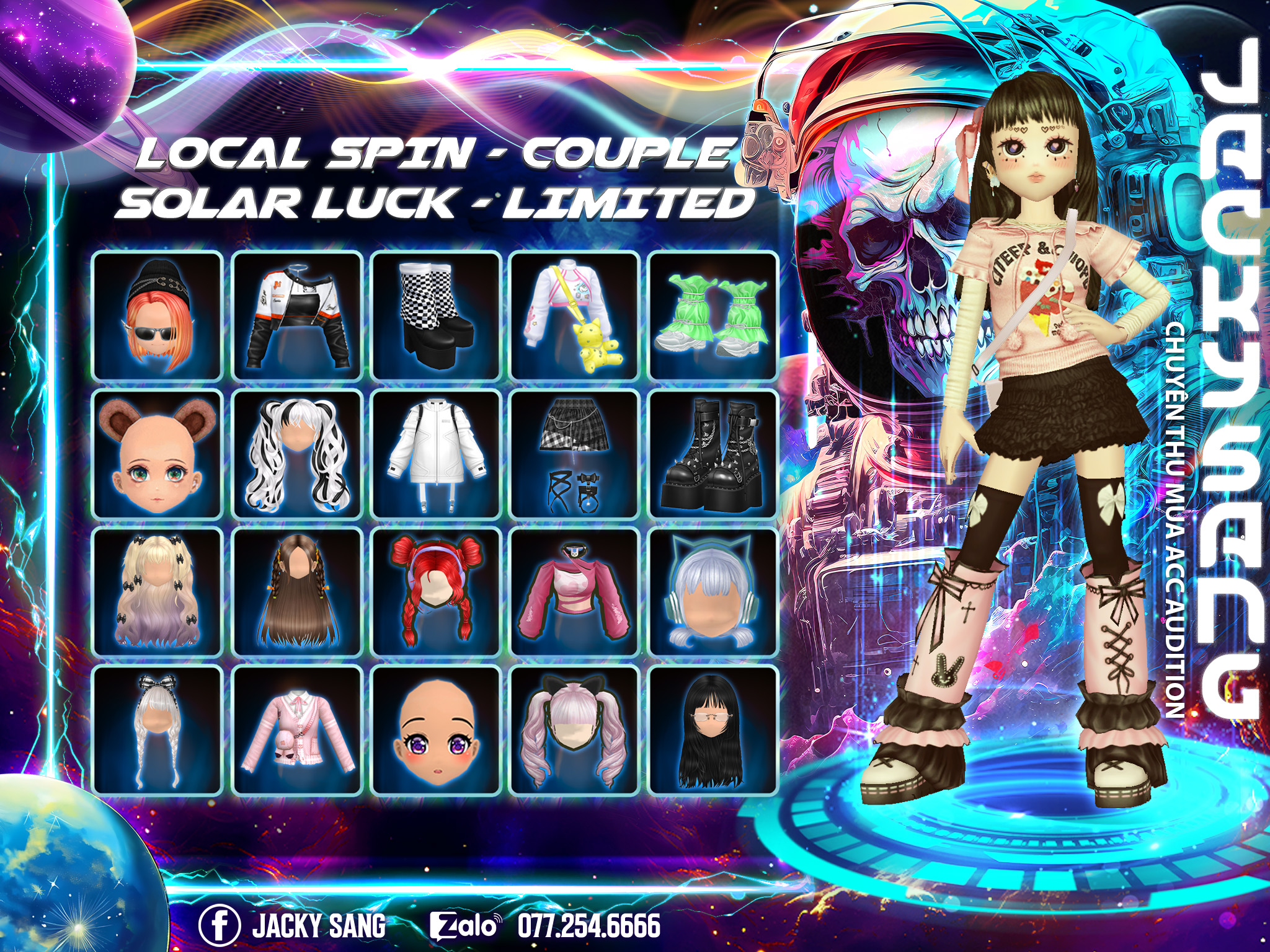
Task: Pick the black and white twin-tail hair
Action: [x=297, y=454]
